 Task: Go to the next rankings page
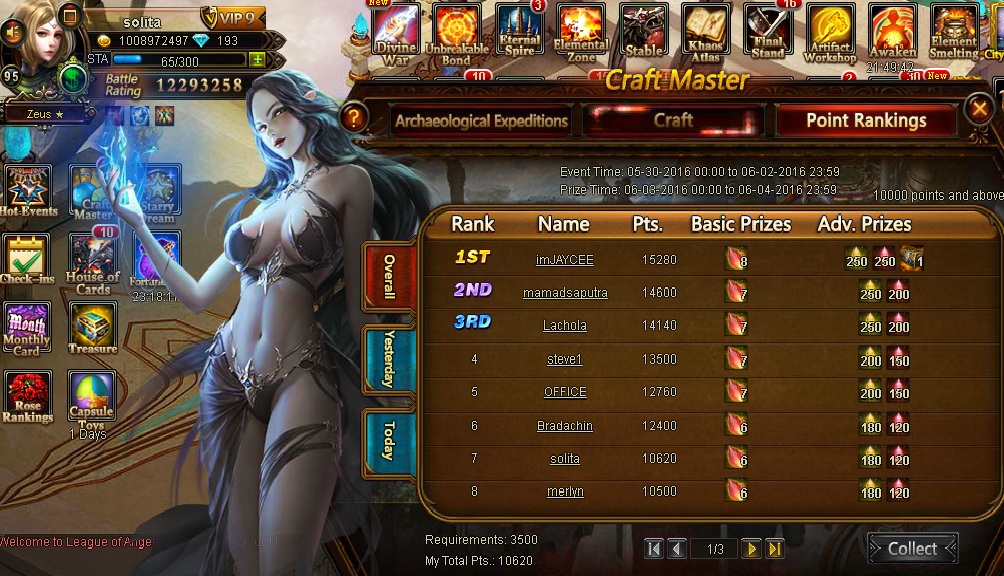(x=751, y=548)
